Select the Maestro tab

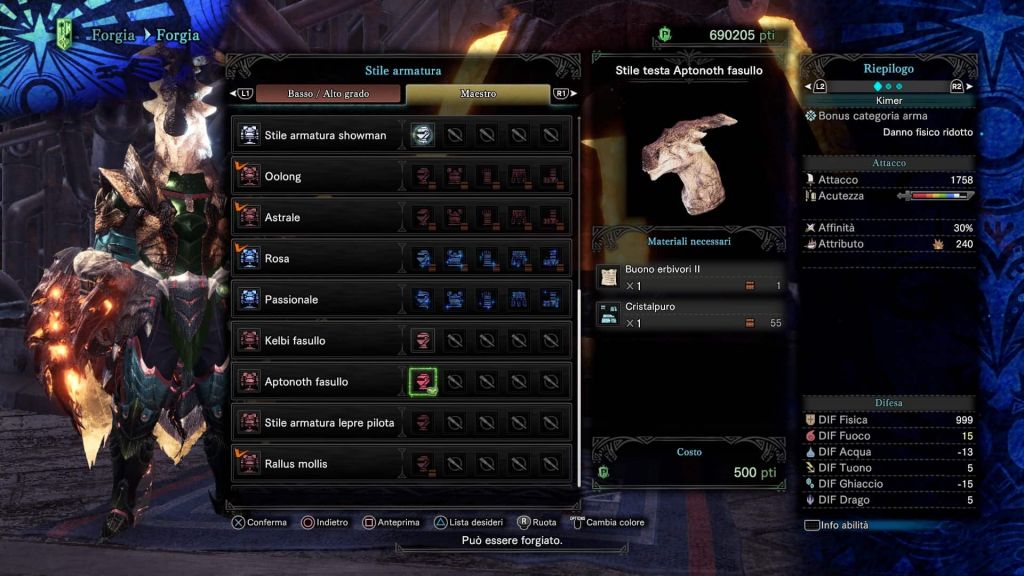477,93
